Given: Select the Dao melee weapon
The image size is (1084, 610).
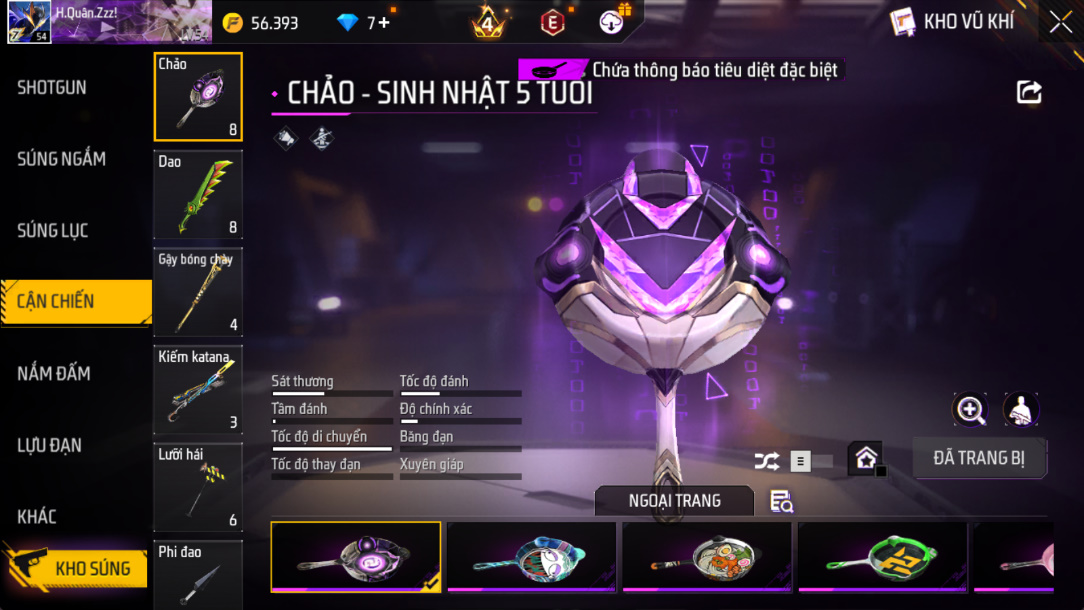Looking at the screenshot, I should 198,194.
